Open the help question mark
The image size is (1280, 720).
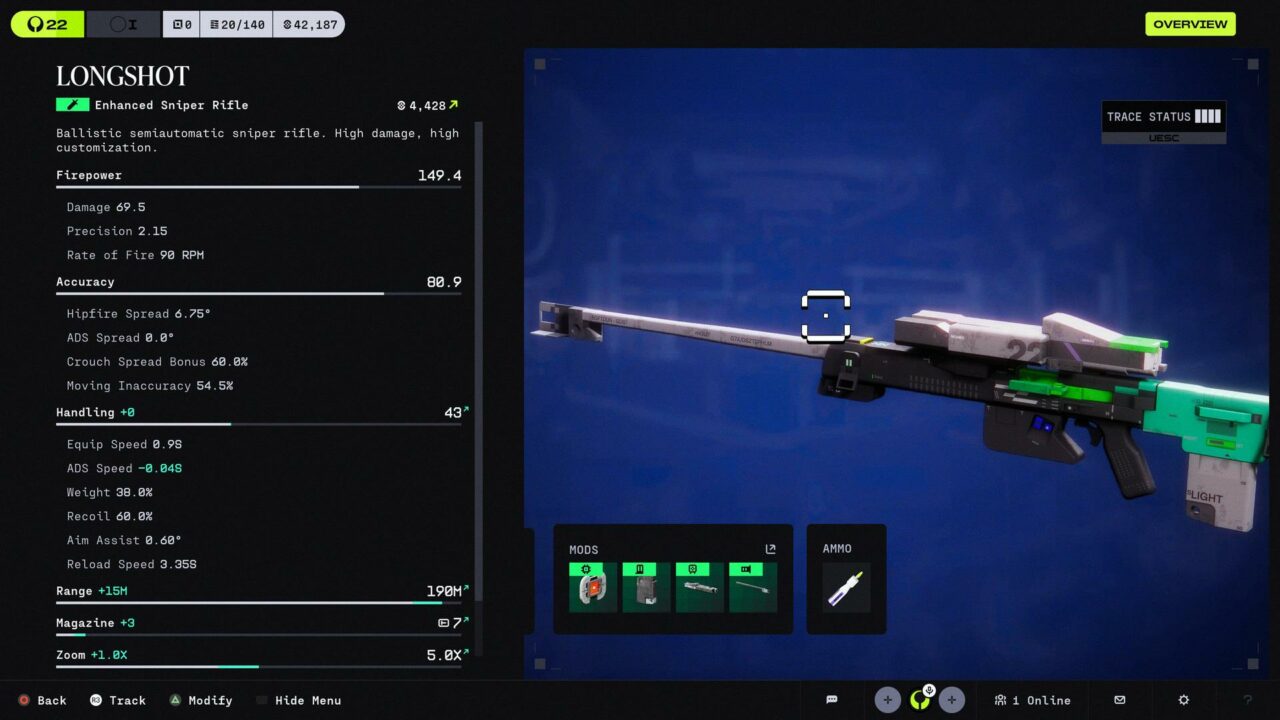pyautogui.click(x=1247, y=700)
